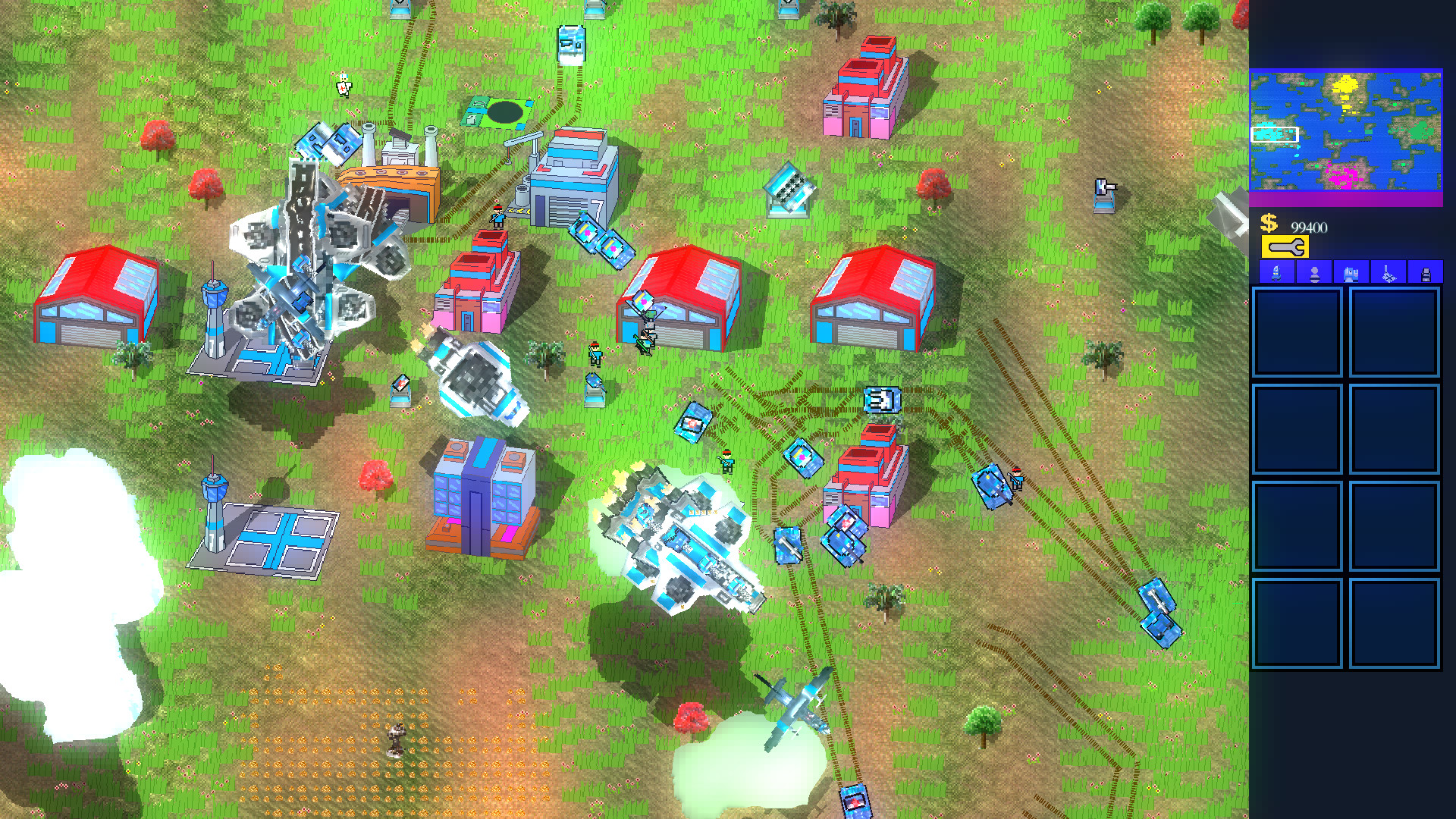Open the crane builder category icon
Image resolution: width=1456 pixels, height=819 pixels.
[1389, 273]
